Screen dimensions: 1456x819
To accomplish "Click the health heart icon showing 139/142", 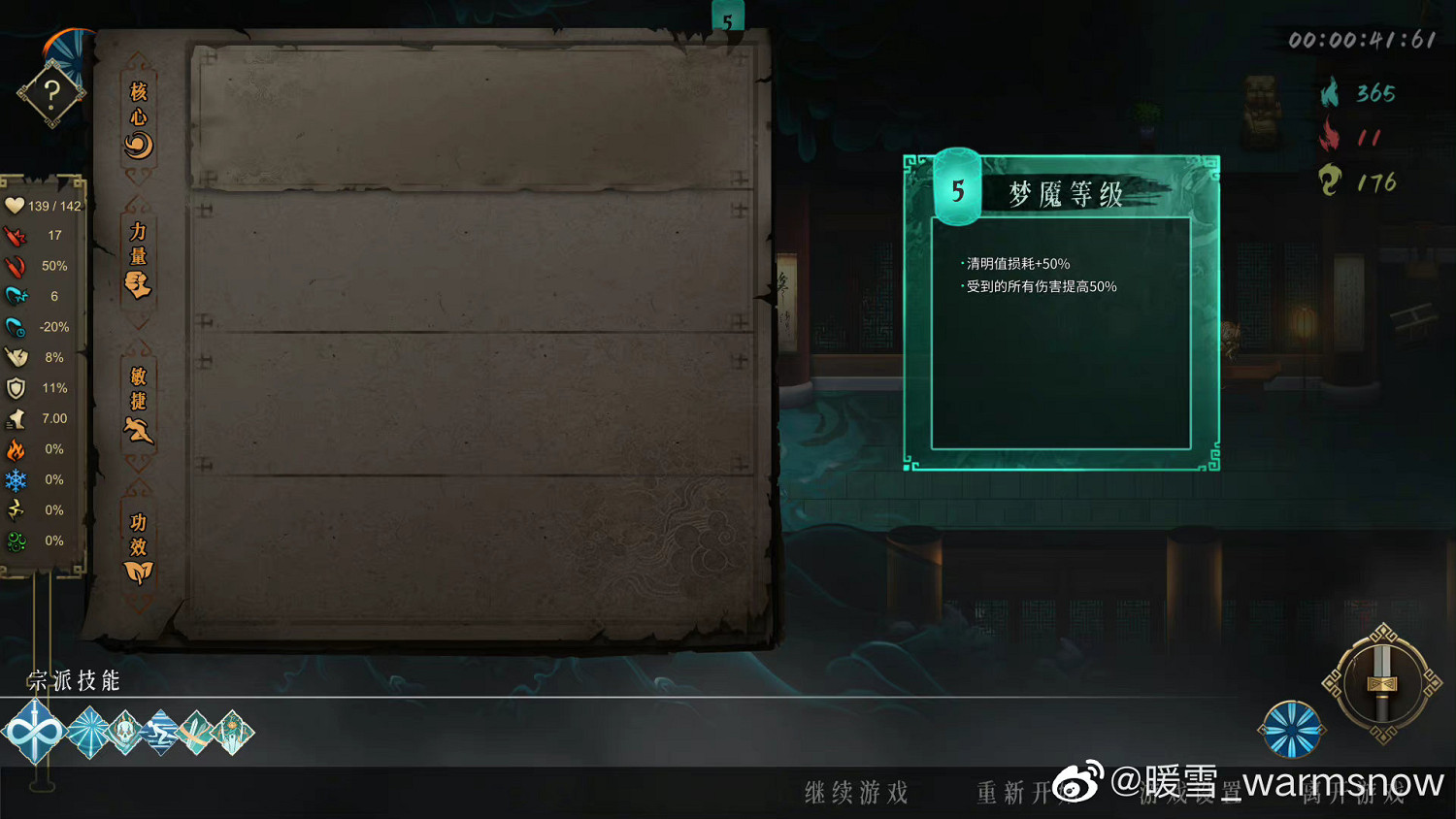I will point(15,206).
